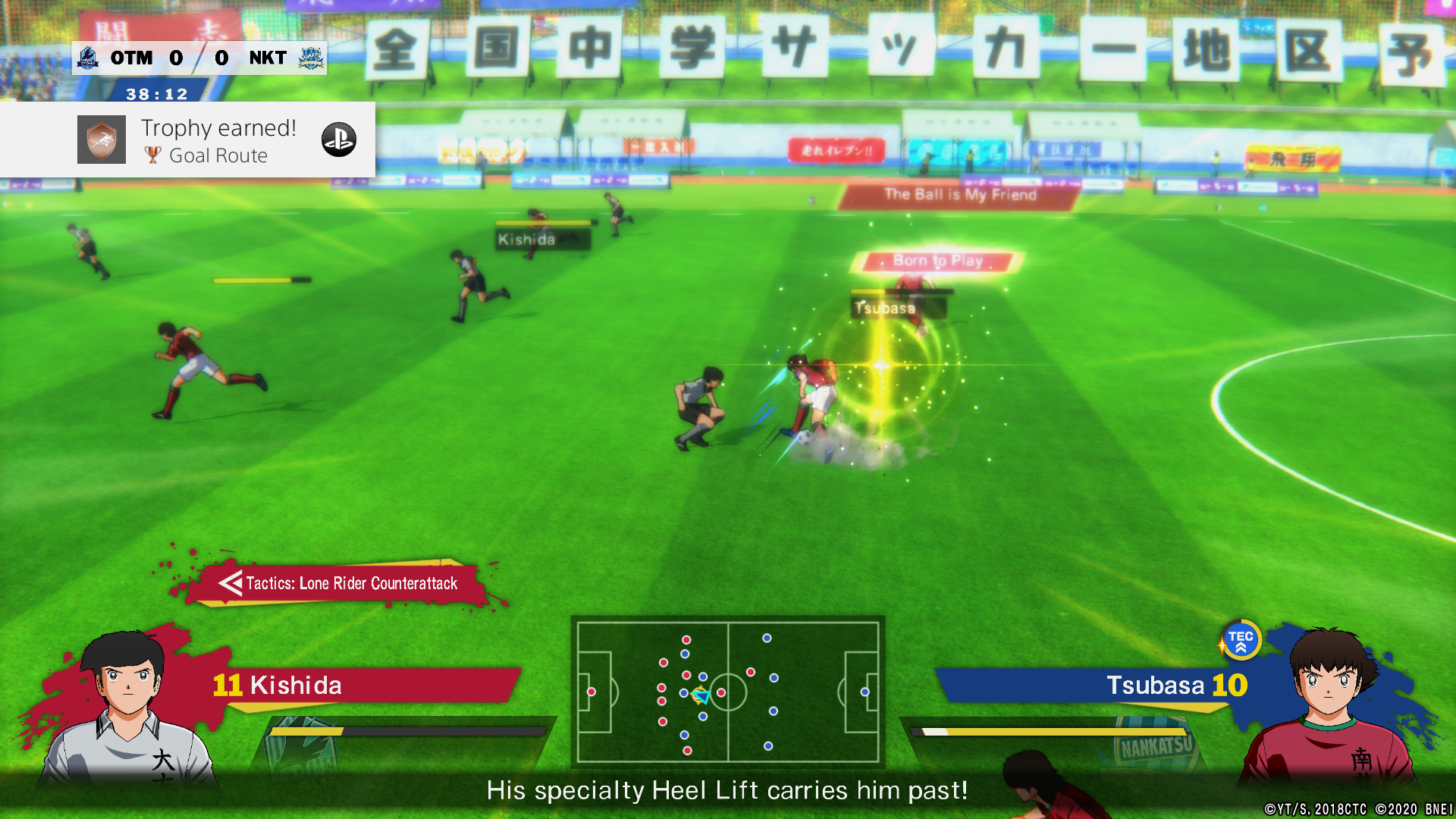
Task: Click the trophy shield thumbnail image
Action: (x=102, y=140)
